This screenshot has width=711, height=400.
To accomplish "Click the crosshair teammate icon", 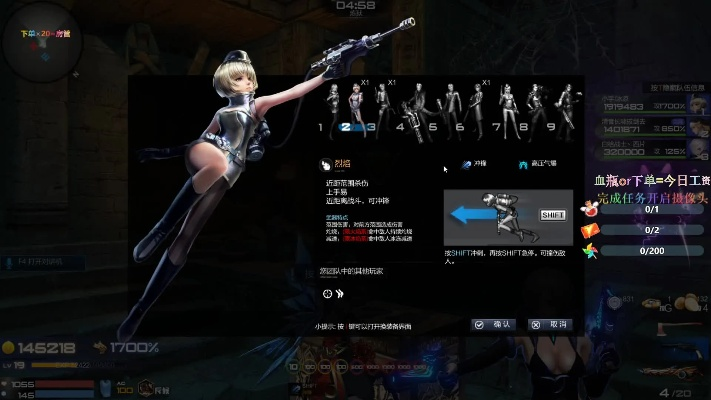I will (x=327, y=293).
